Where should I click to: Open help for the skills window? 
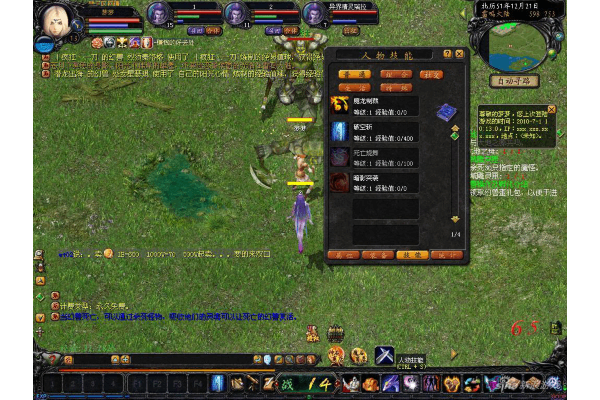[446, 53]
